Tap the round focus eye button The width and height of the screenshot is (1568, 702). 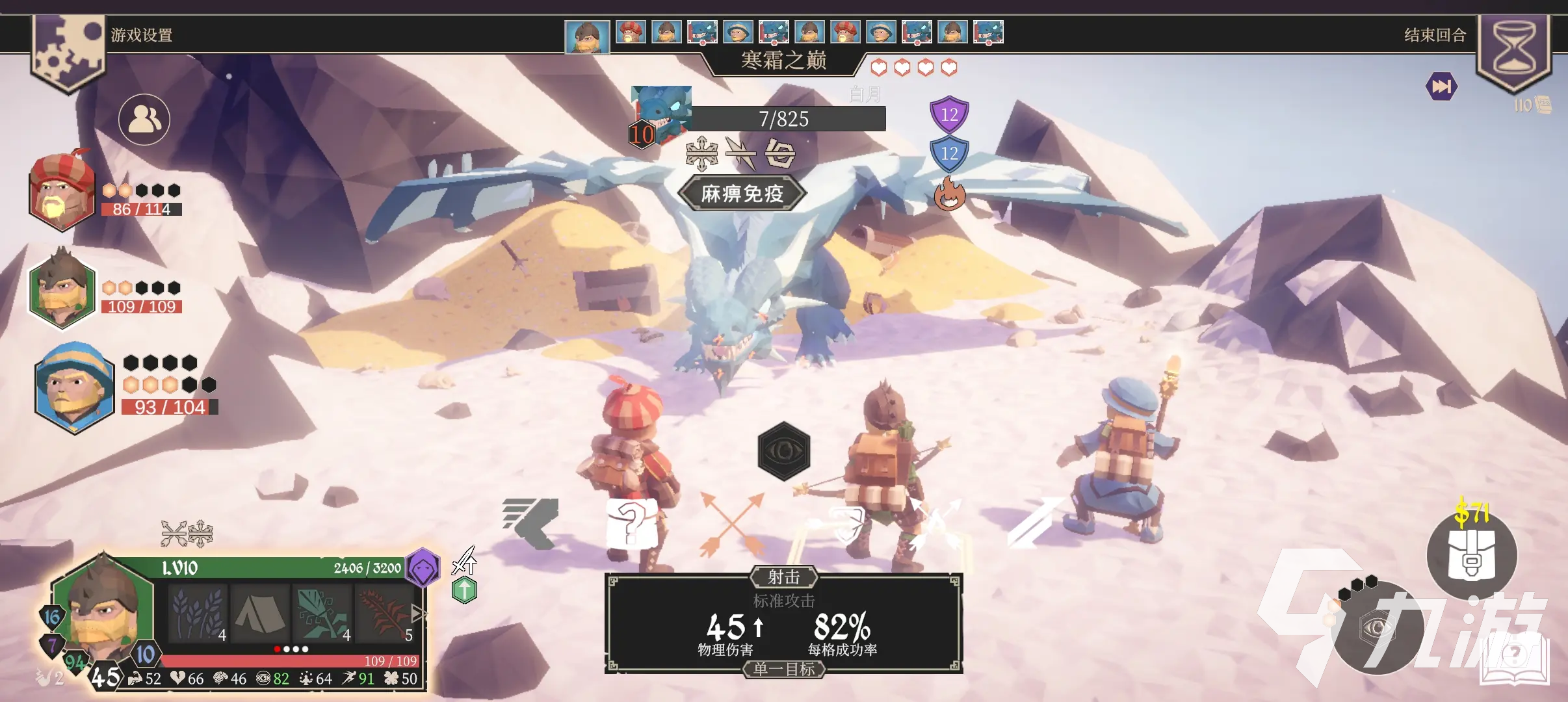pos(1377,628)
